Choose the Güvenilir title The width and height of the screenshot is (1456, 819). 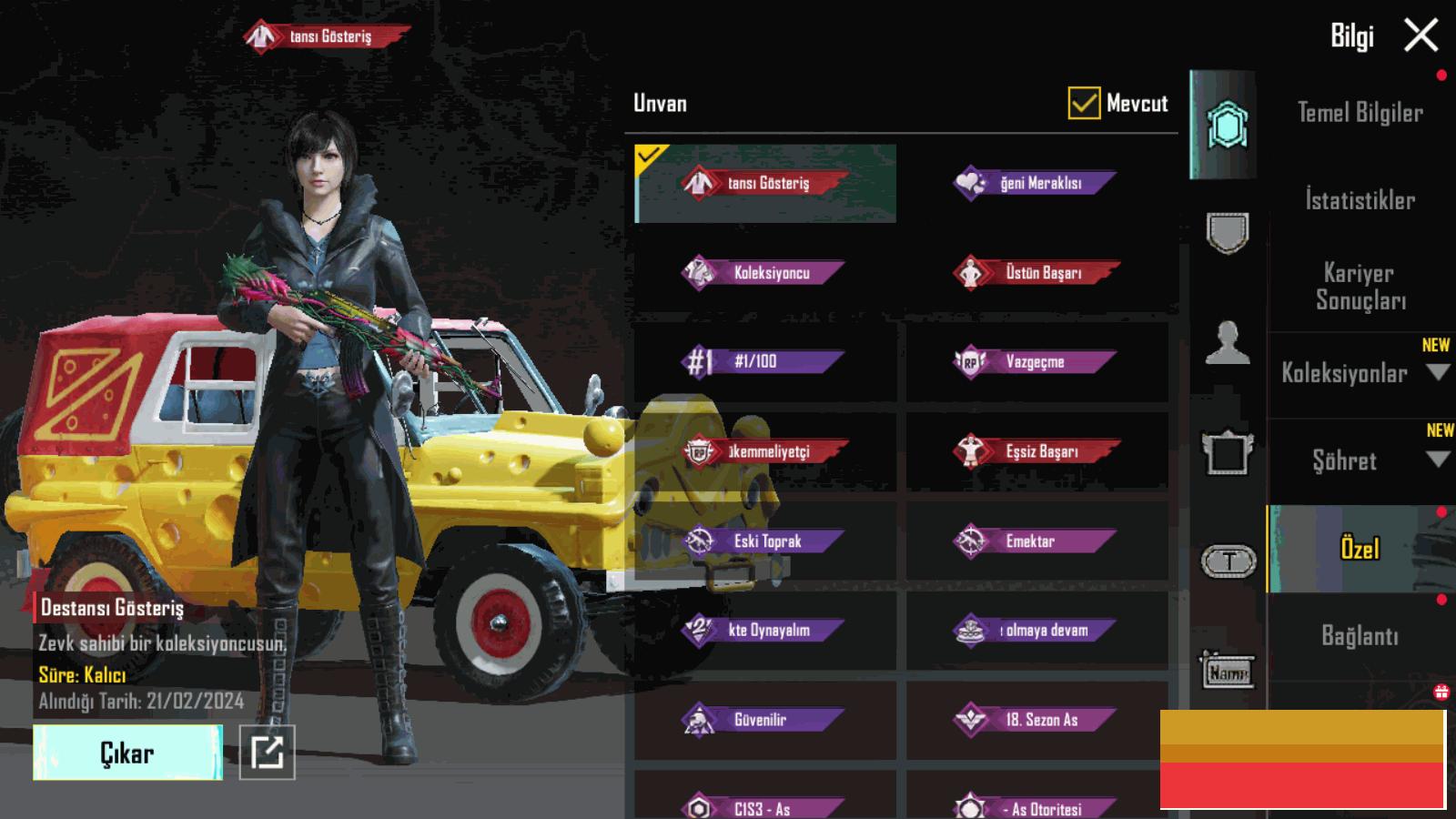tap(765, 720)
